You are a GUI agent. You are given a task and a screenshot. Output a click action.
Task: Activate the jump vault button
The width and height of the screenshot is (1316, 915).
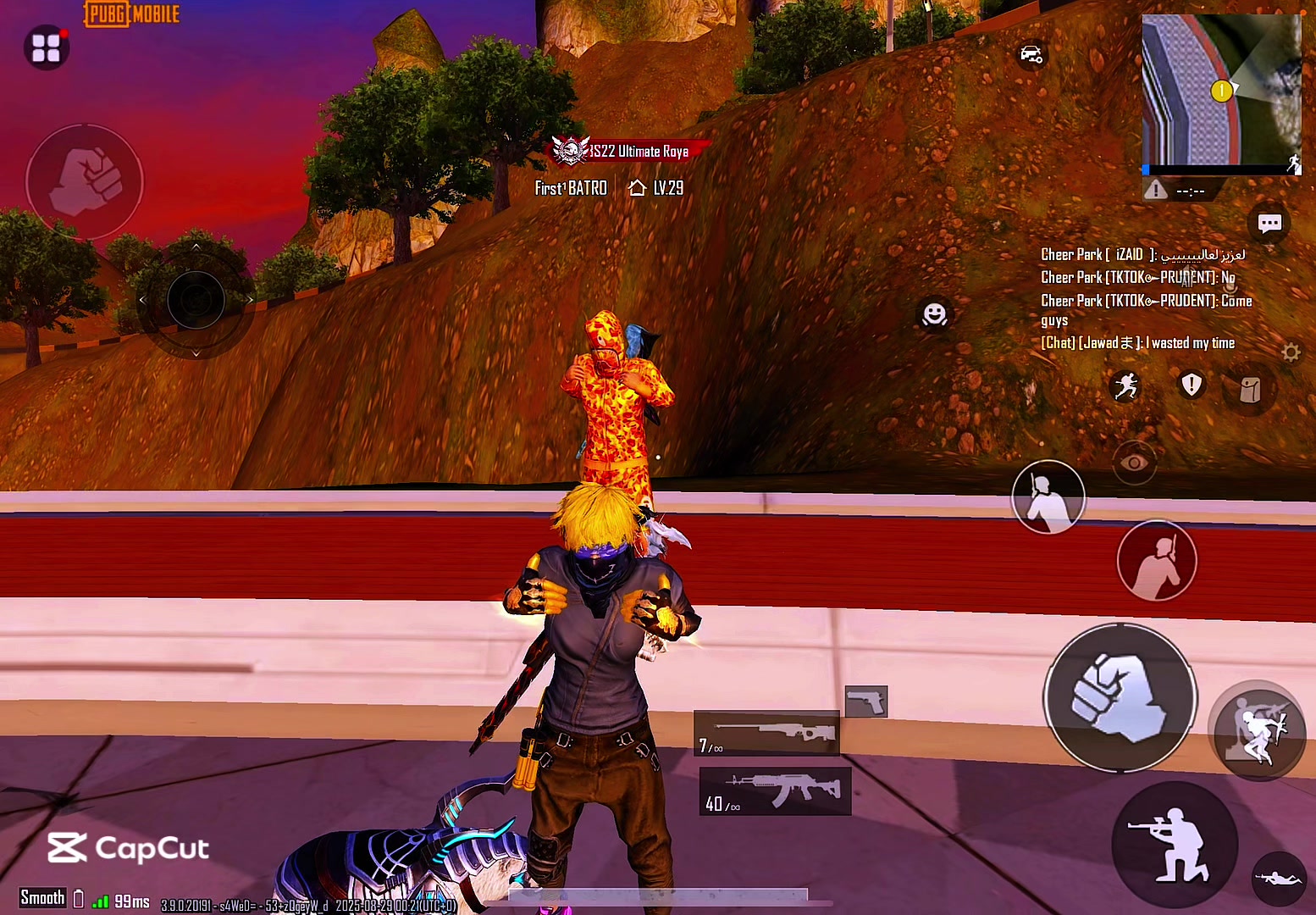(x=1257, y=729)
